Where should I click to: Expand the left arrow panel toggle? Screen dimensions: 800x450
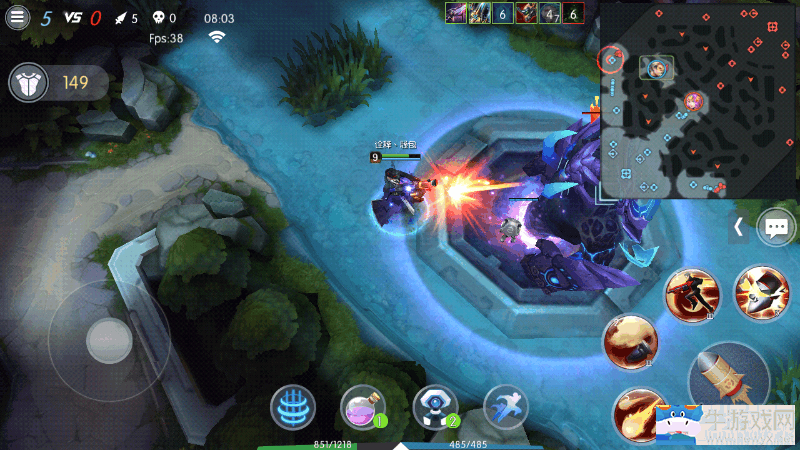[x=738, y=227]
